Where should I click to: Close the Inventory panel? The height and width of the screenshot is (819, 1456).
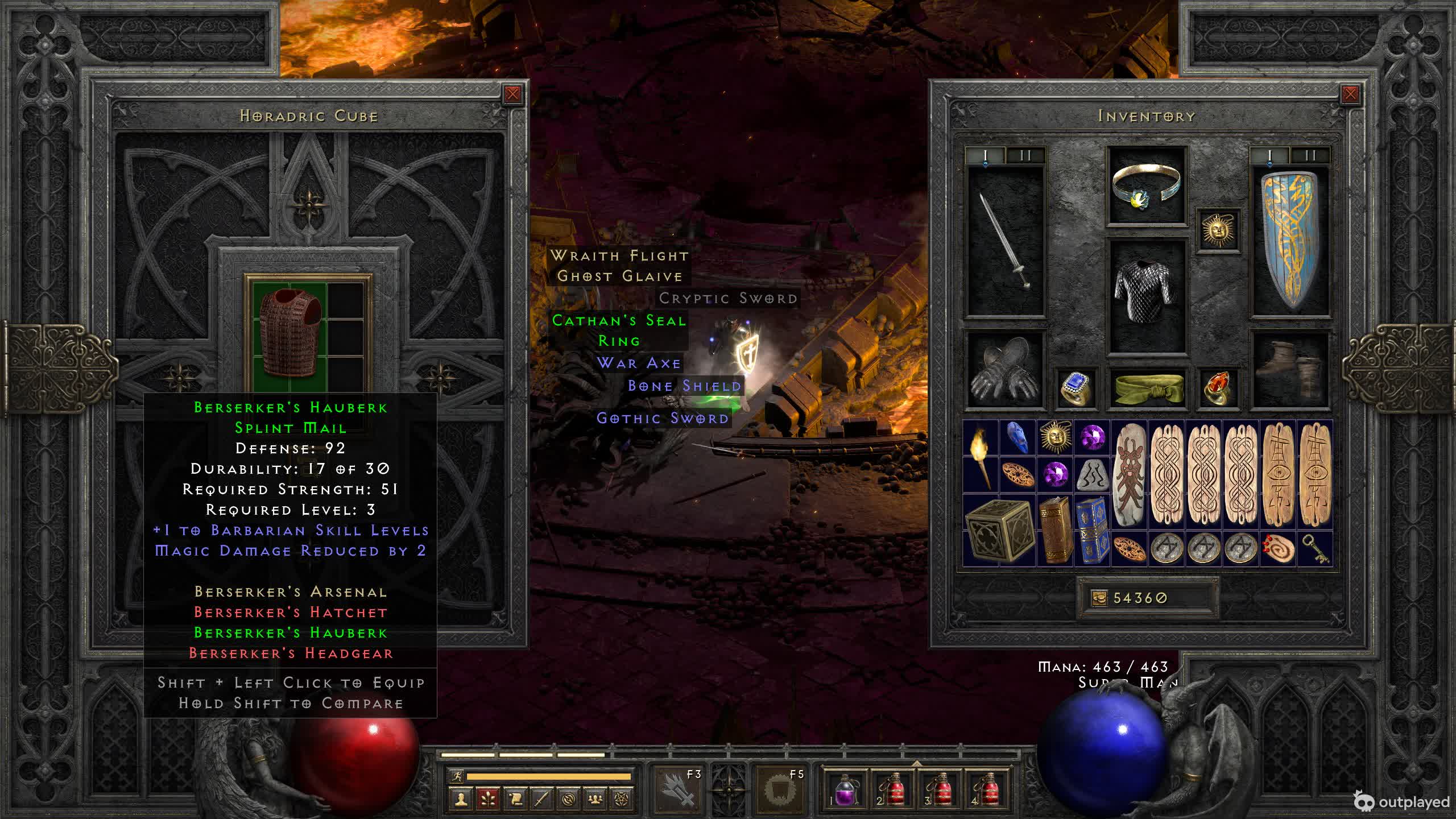pos(1350,94)
